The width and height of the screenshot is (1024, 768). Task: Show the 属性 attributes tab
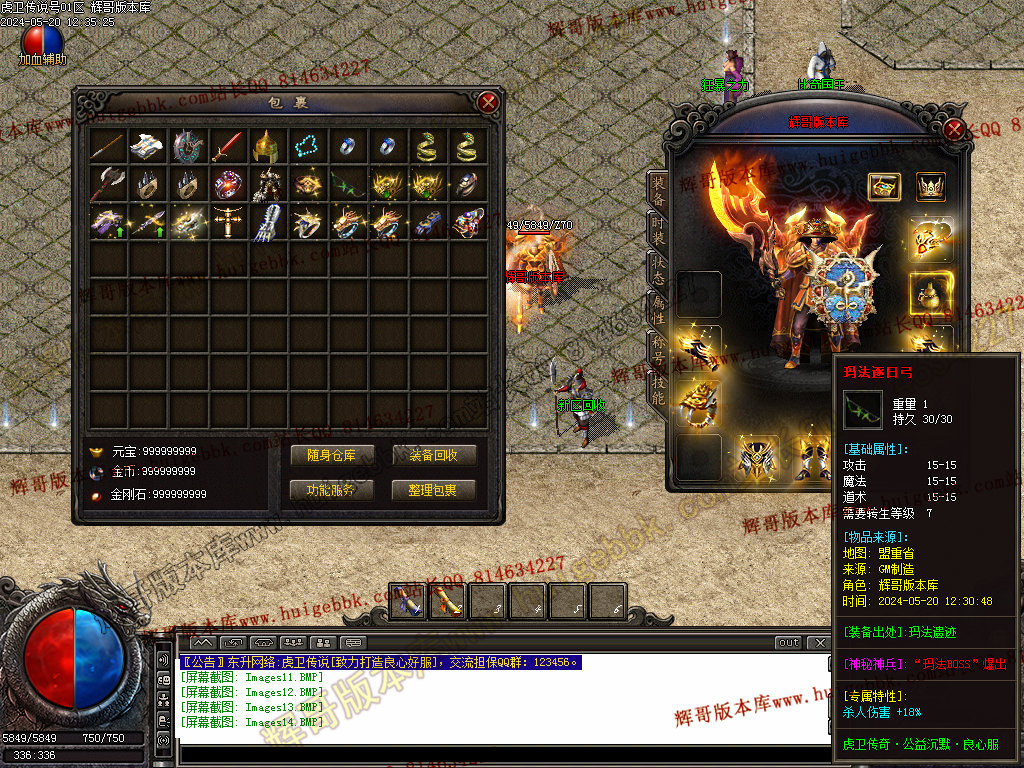coord(658,309)
